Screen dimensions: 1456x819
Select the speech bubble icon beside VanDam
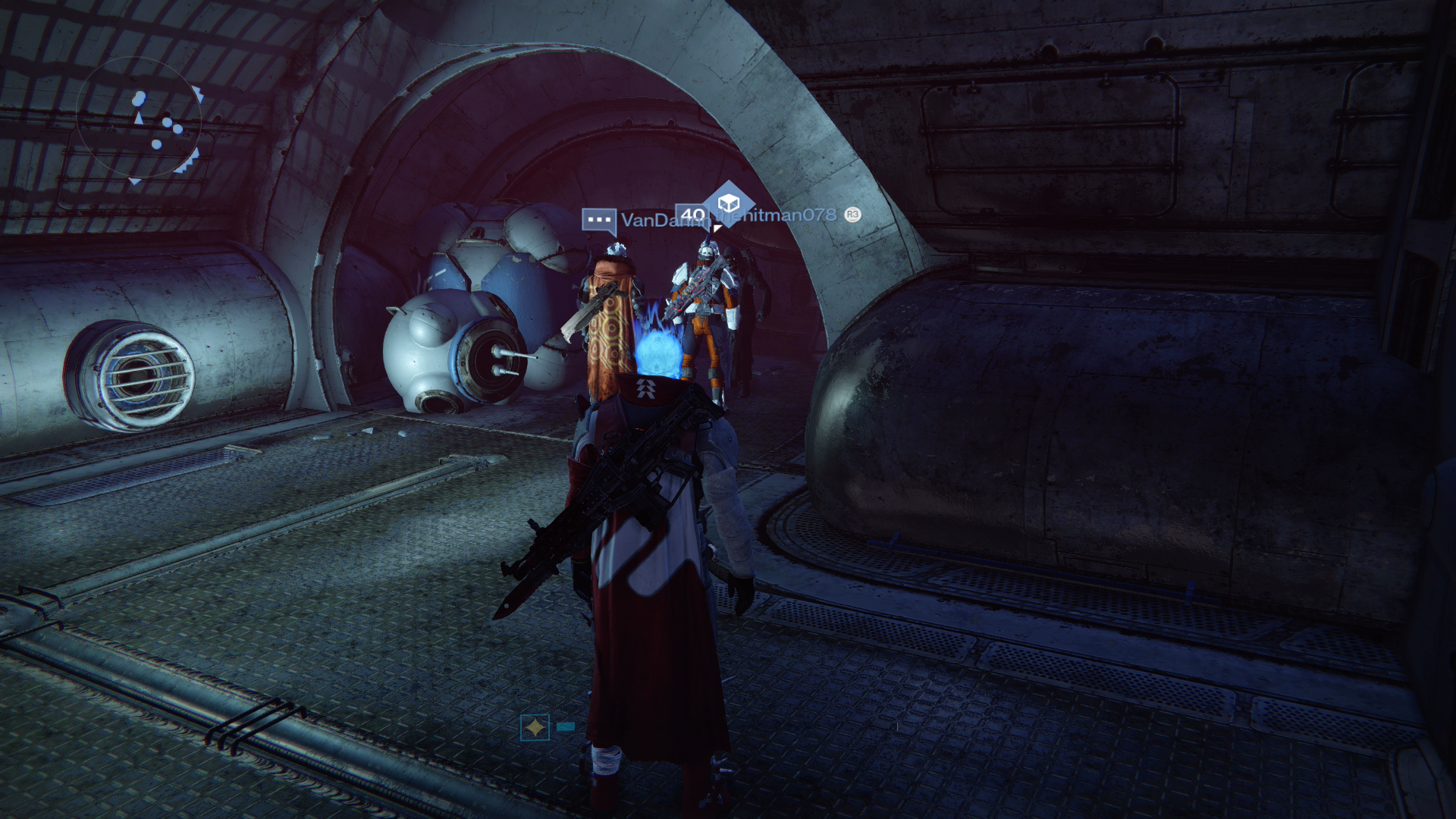coord(599,221)
